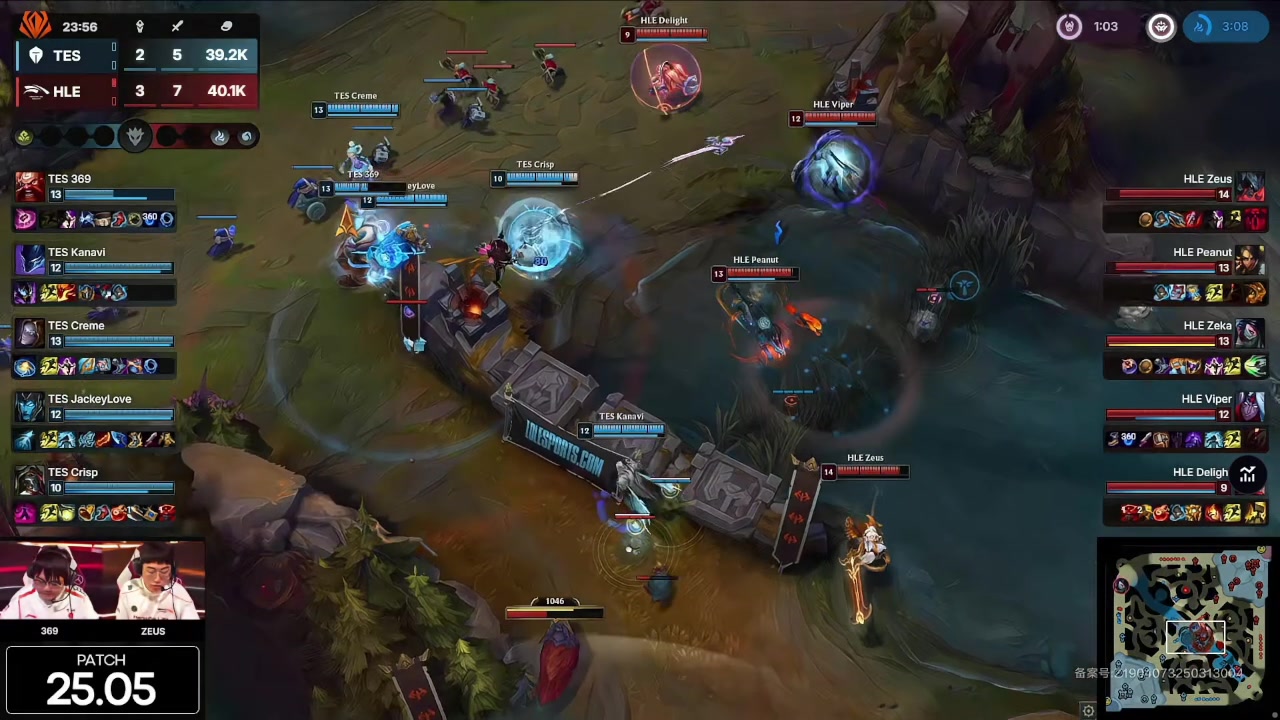Image resolution: width=1280 pixels, height=720 pixels.
Task: Click the minimap in the corner
Action: pos(1187,626)
